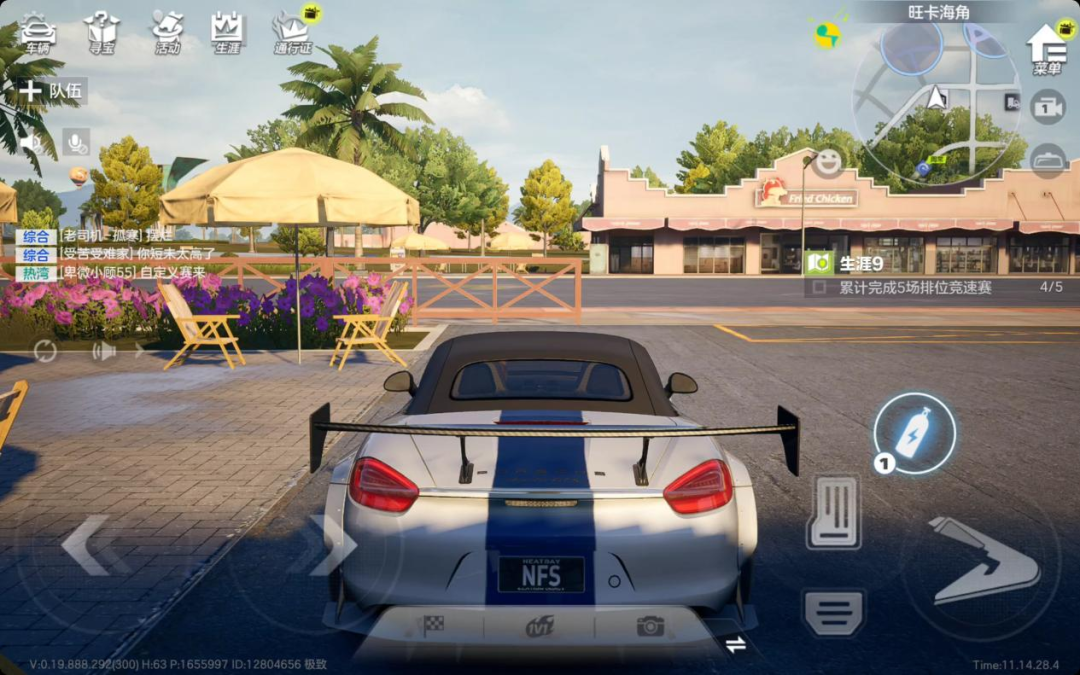This screenshot has height=675, width=1080.
Task: Switch camera view with the camera icon
Action: [1047, 107]
